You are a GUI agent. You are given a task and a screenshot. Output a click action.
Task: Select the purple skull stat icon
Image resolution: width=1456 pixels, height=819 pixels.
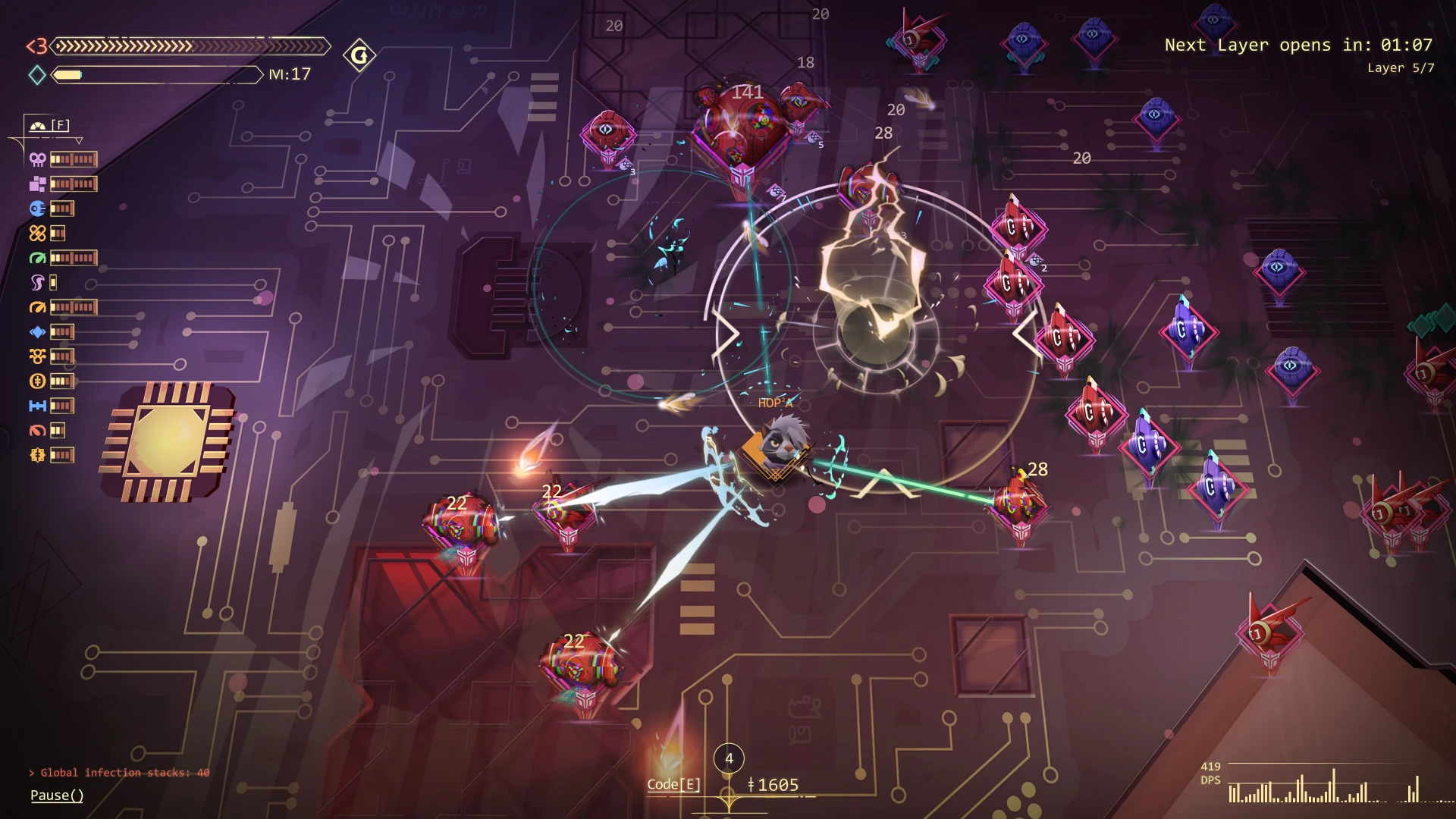click(37, 159)
